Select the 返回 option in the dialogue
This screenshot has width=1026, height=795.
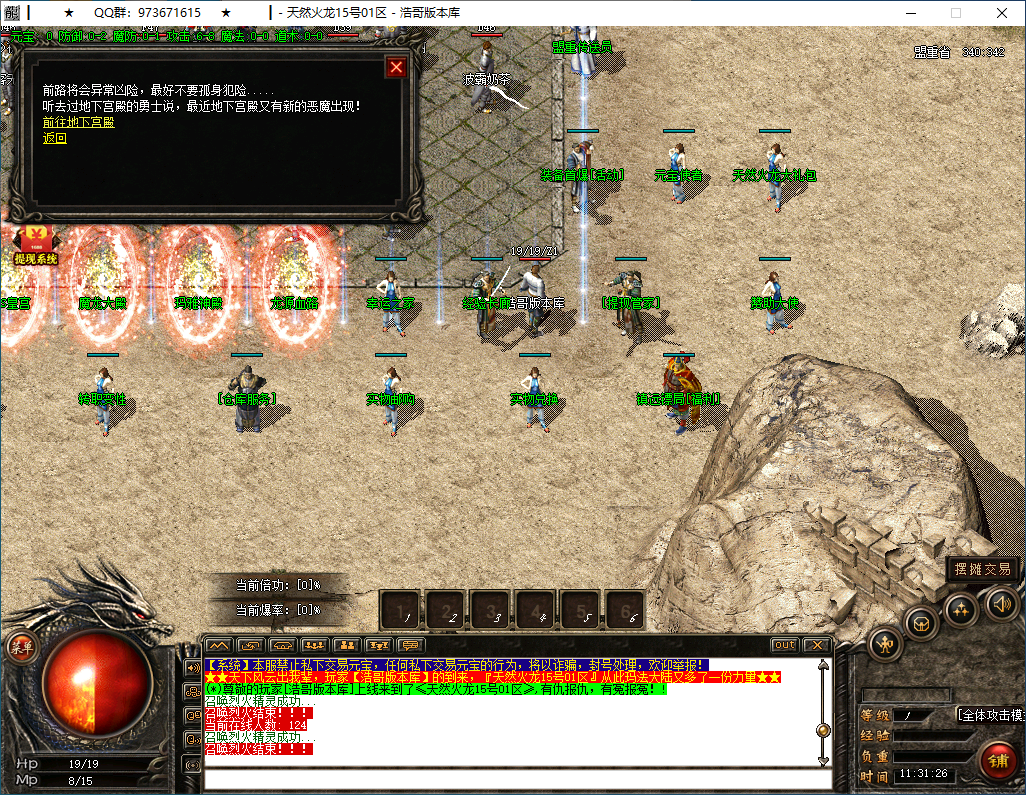click(x=54, y=138)
